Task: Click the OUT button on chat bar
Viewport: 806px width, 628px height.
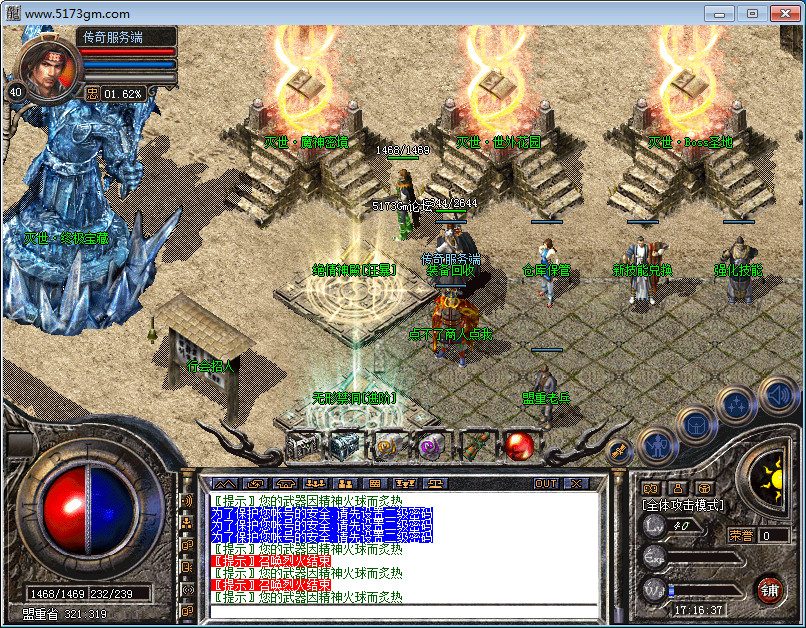Action: click(x=545, y=483)
